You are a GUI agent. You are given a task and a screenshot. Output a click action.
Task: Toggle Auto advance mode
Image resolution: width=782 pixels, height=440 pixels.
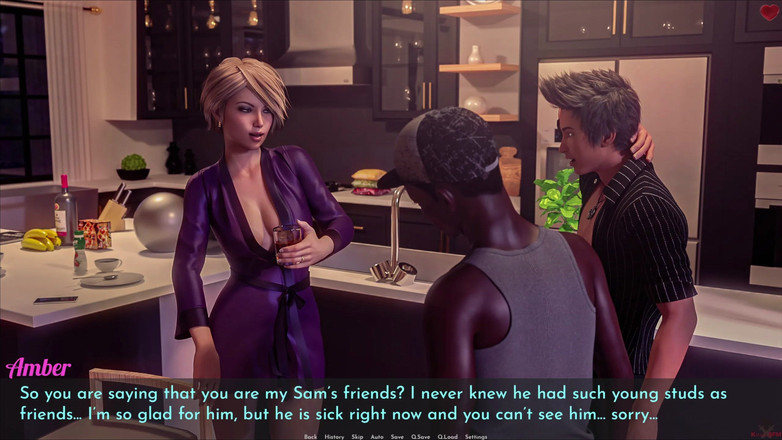[x=377, y=437]
